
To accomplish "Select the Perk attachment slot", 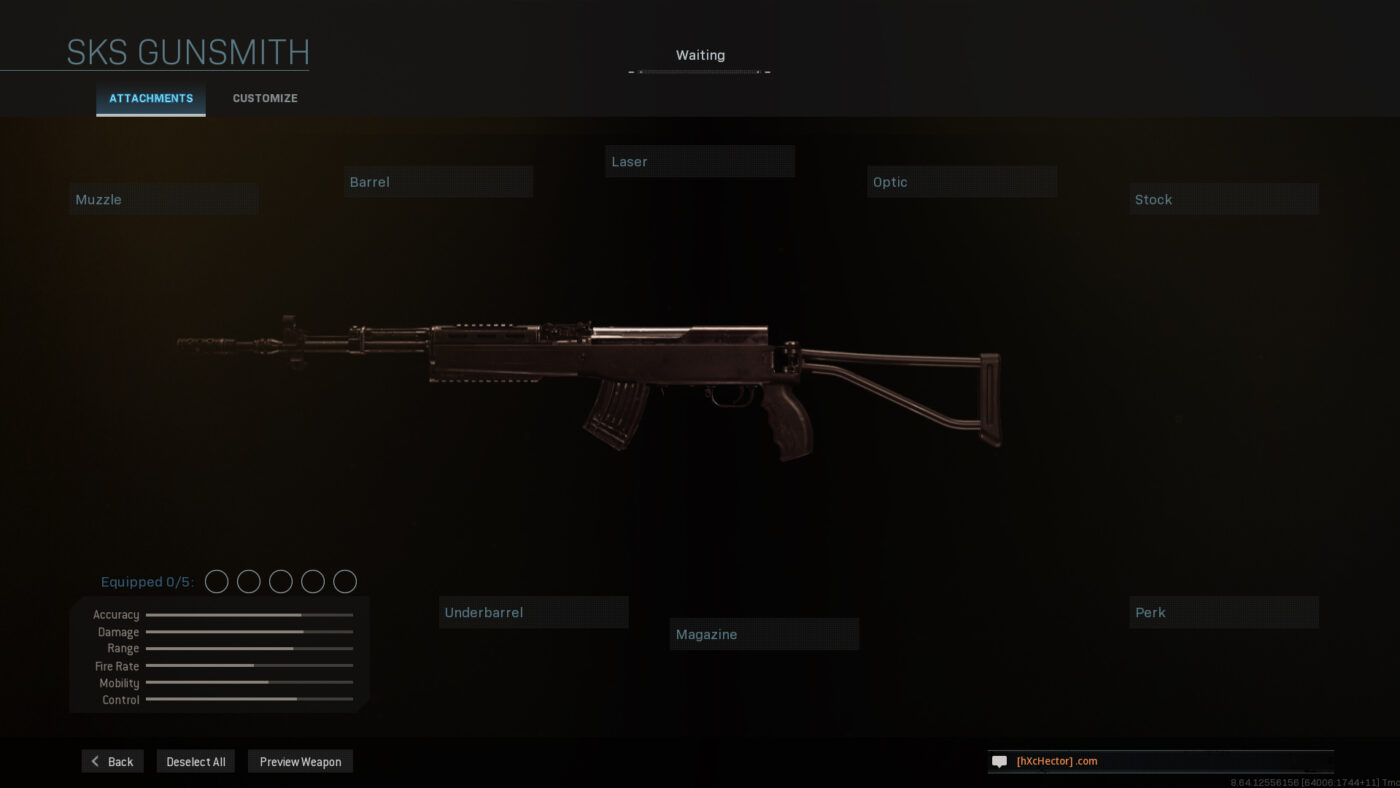I will click(1223, 611).
